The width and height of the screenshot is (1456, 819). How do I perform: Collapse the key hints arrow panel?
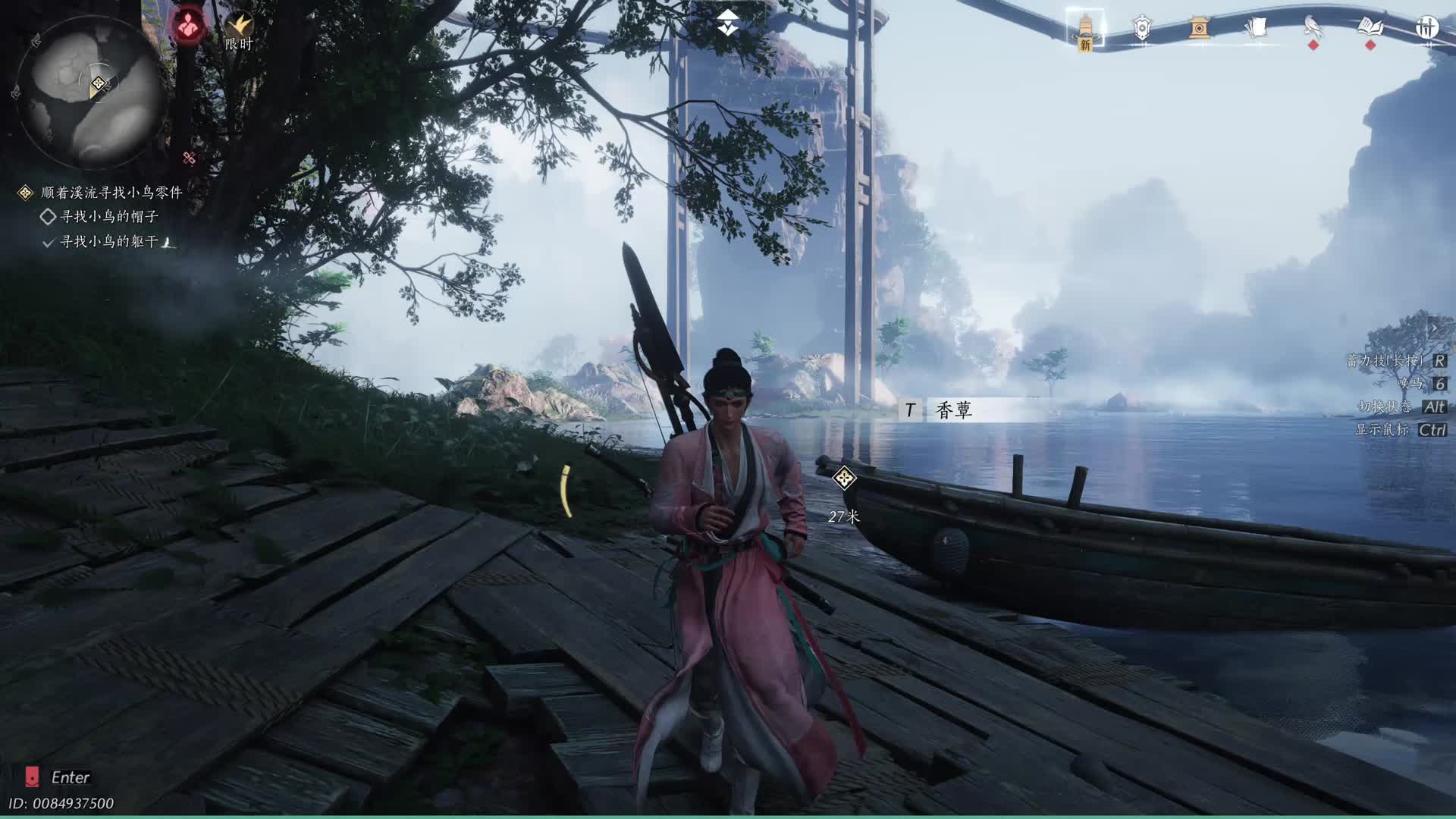1433,329
